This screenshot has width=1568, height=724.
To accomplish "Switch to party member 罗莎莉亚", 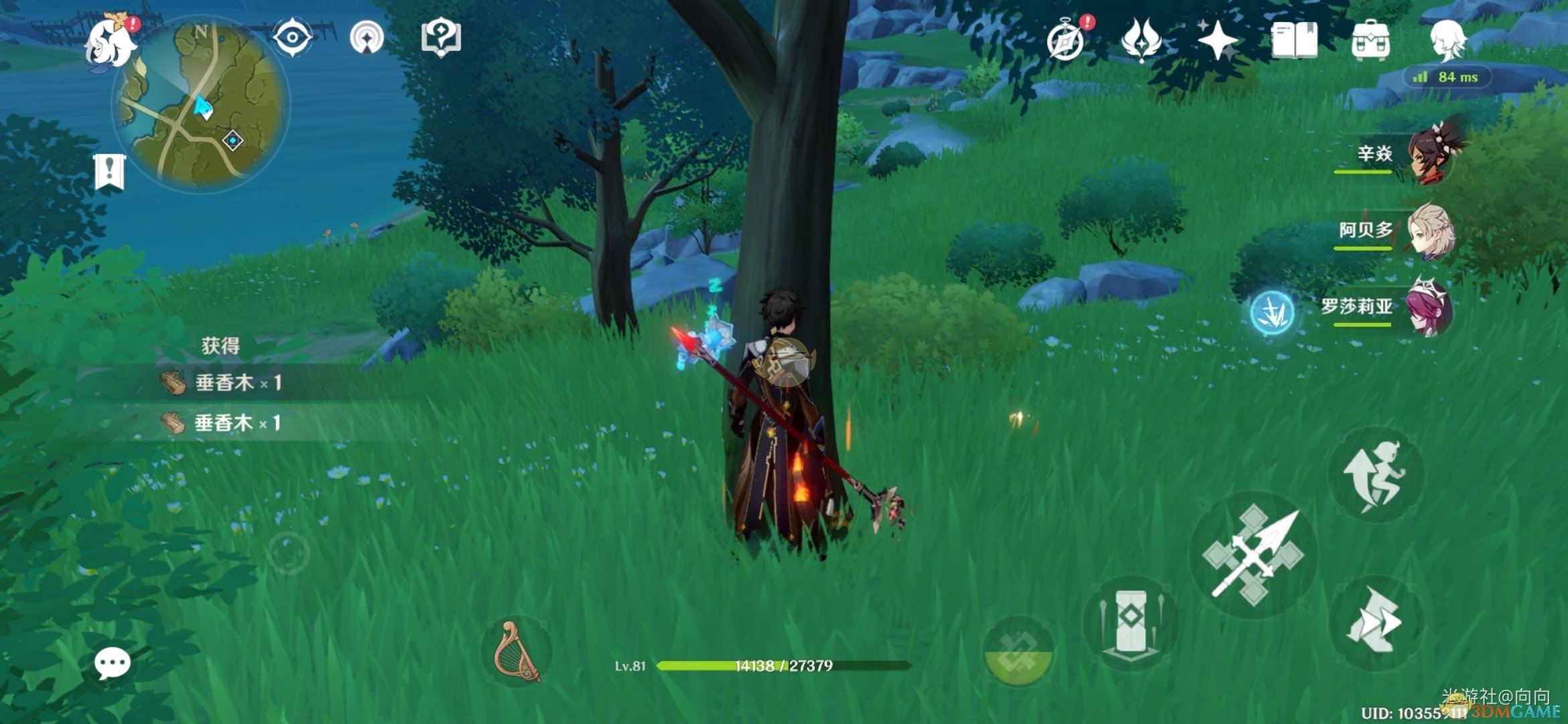I will [x=1431, y=308].
